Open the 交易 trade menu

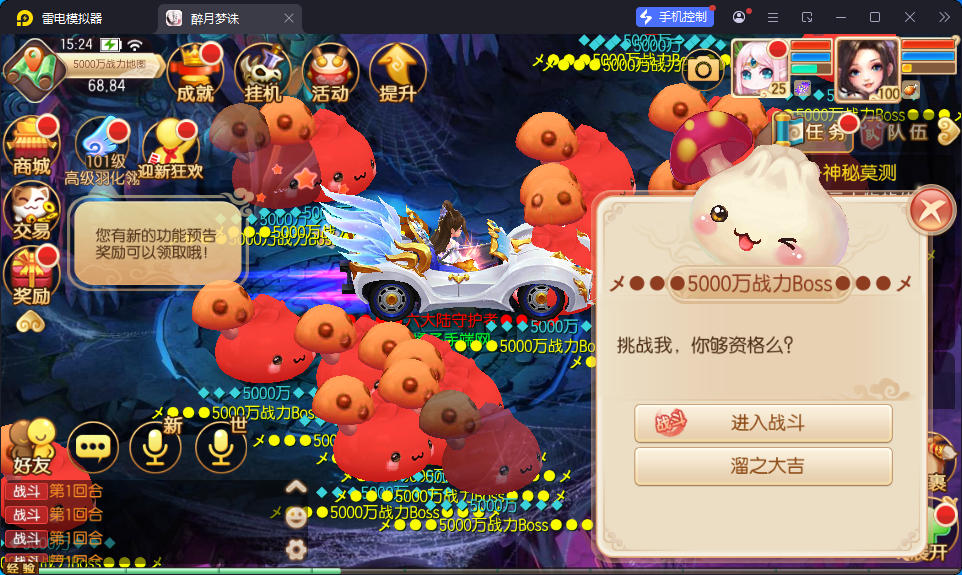pos(31,211)
